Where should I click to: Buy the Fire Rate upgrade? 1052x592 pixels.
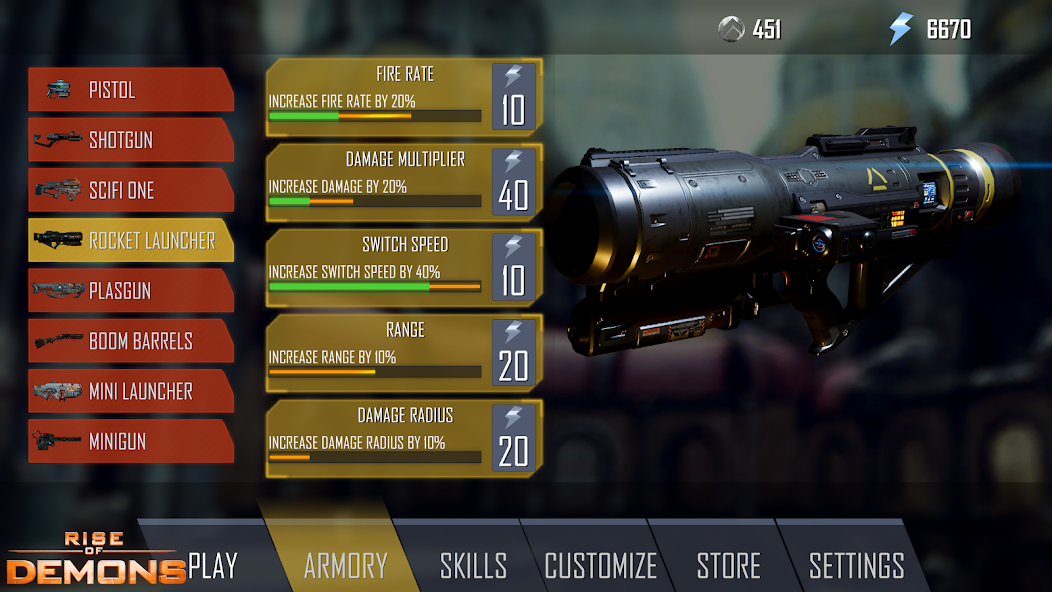pyautogui.click(x=514, y=97)
